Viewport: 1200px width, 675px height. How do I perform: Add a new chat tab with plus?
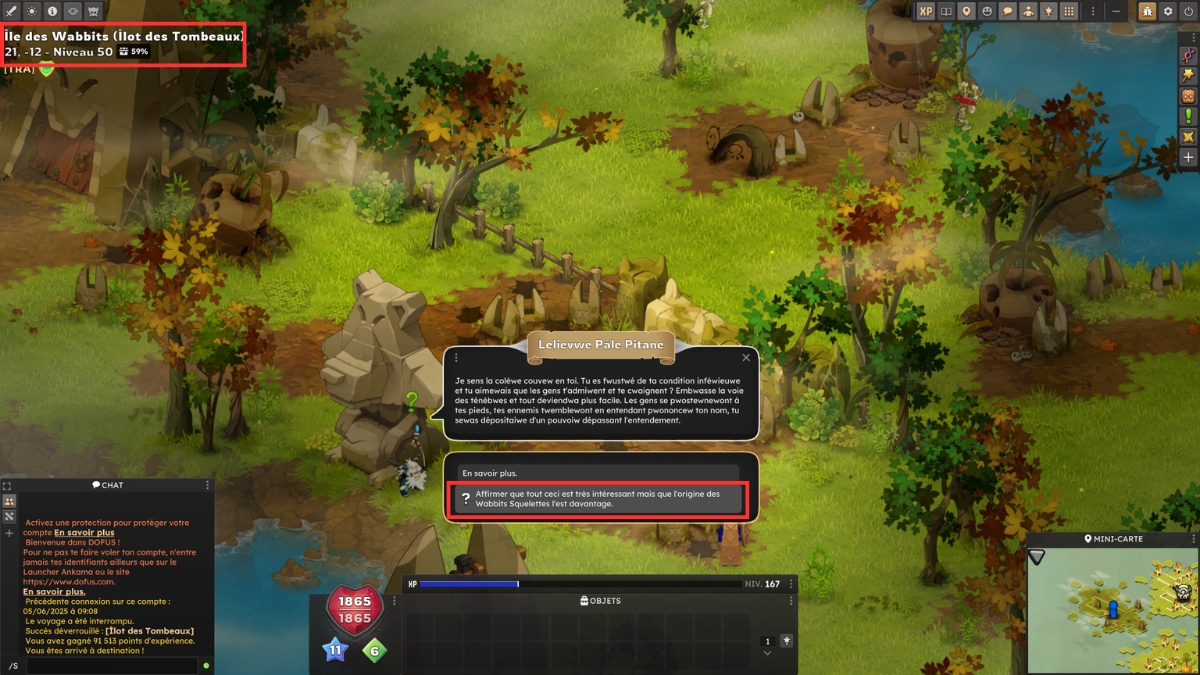[x=9, y=533]
